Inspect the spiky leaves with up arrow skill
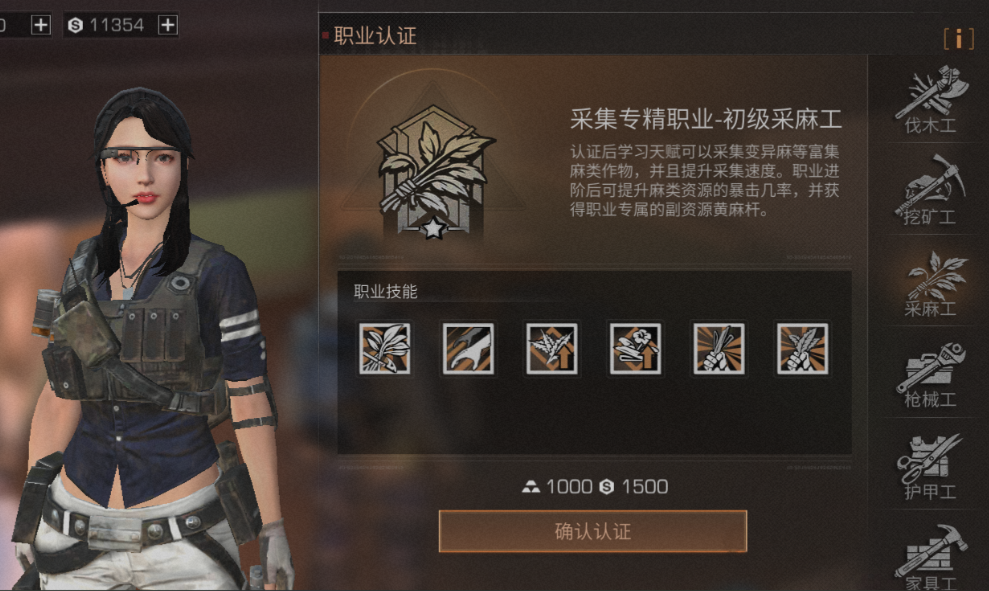 pyautogui.click(x=552, y=349)
